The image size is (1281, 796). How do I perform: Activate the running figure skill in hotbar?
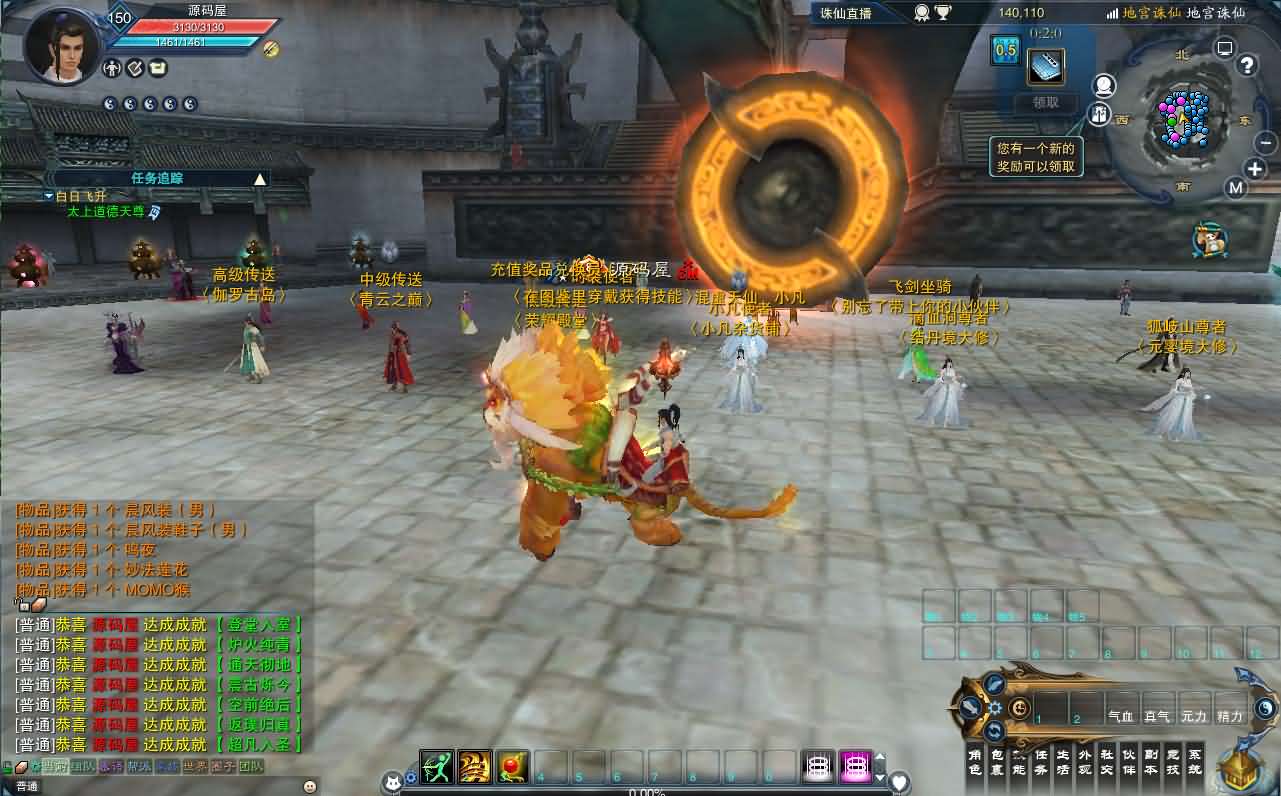point(436,767)
